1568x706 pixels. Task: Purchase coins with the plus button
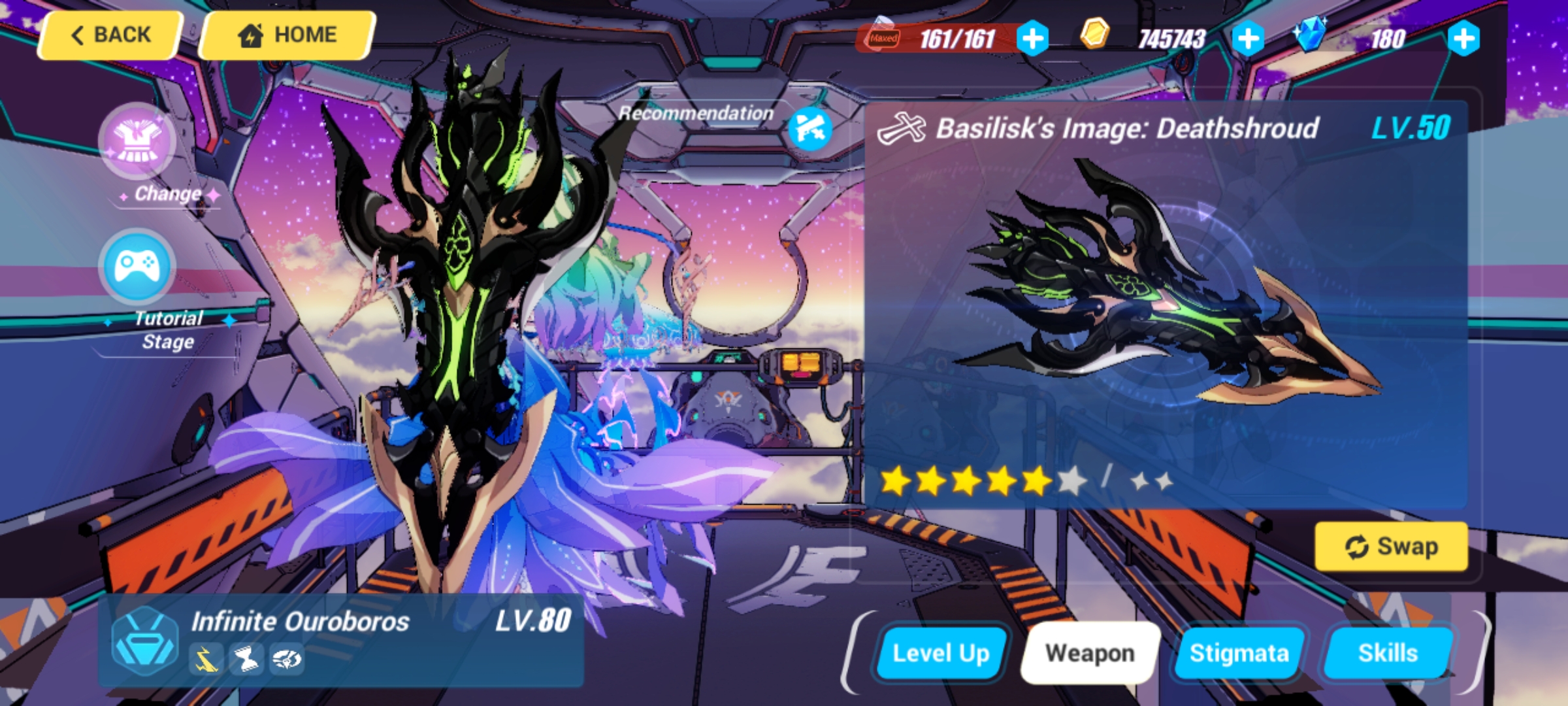coord(1248,39)
